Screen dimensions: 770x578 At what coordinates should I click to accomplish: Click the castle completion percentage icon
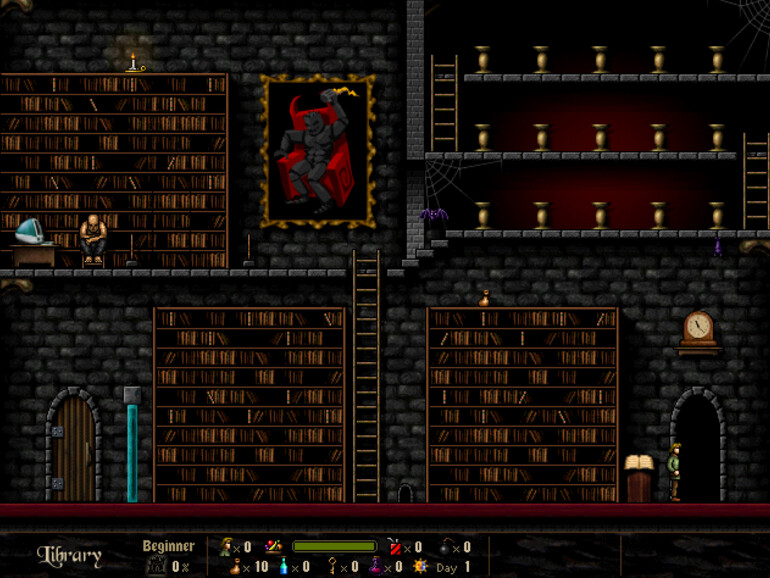coord(155,567)
